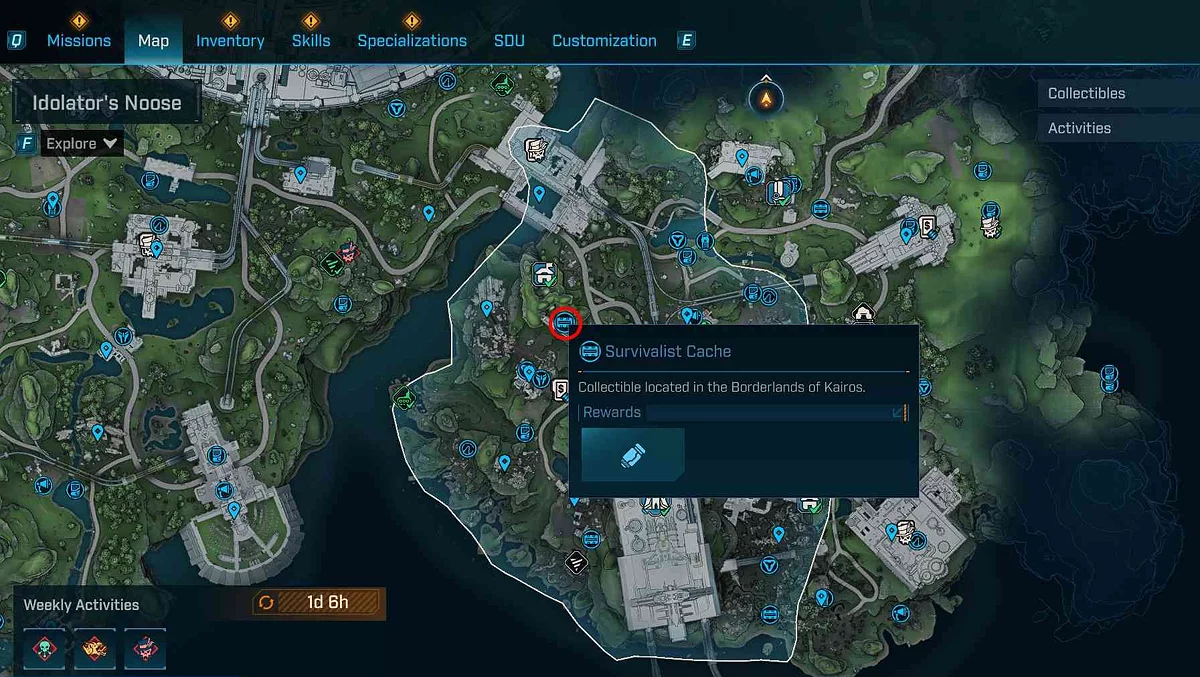Show the Activities filter list
1200x677 pixels.
coord(1079,128)
